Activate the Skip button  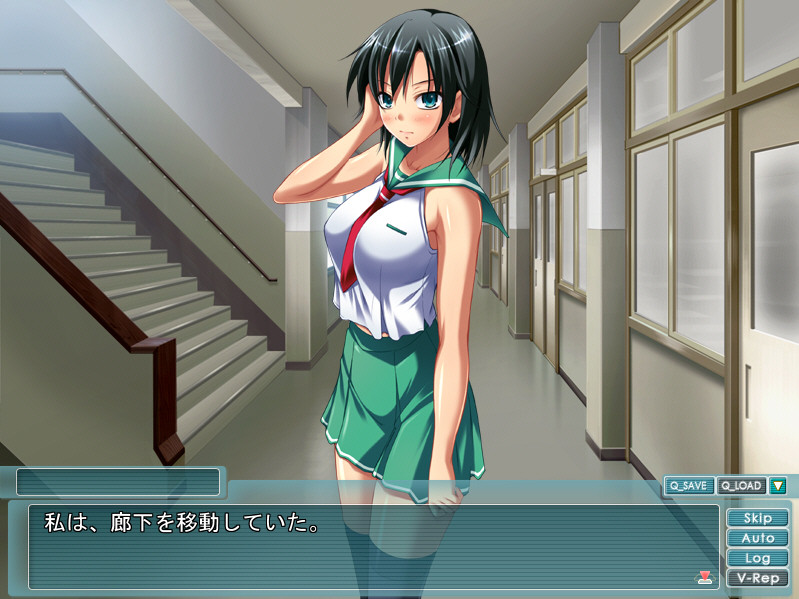(757, 518)
